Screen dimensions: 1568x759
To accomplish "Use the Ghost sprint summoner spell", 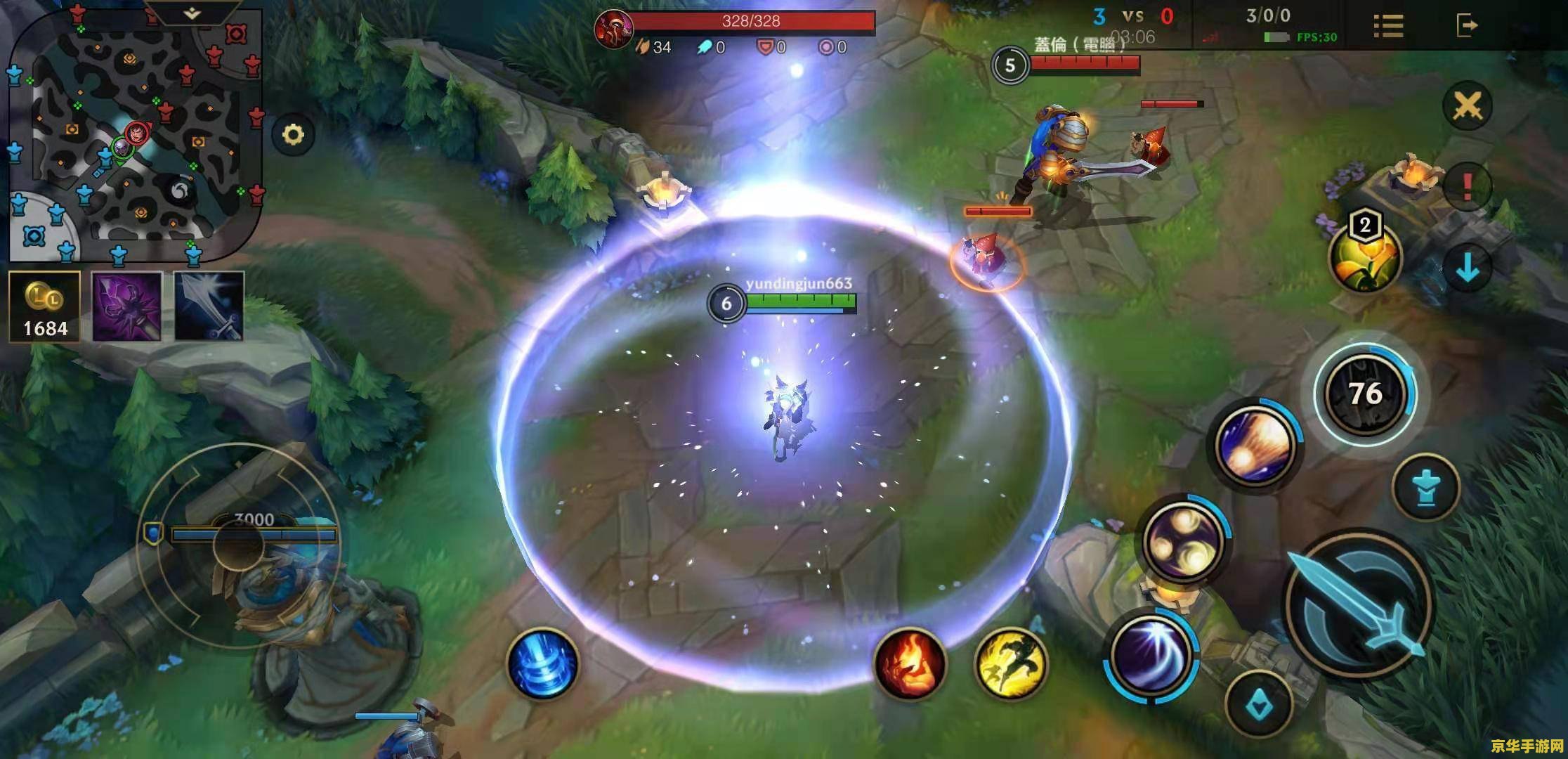I will coord(1011,663).
